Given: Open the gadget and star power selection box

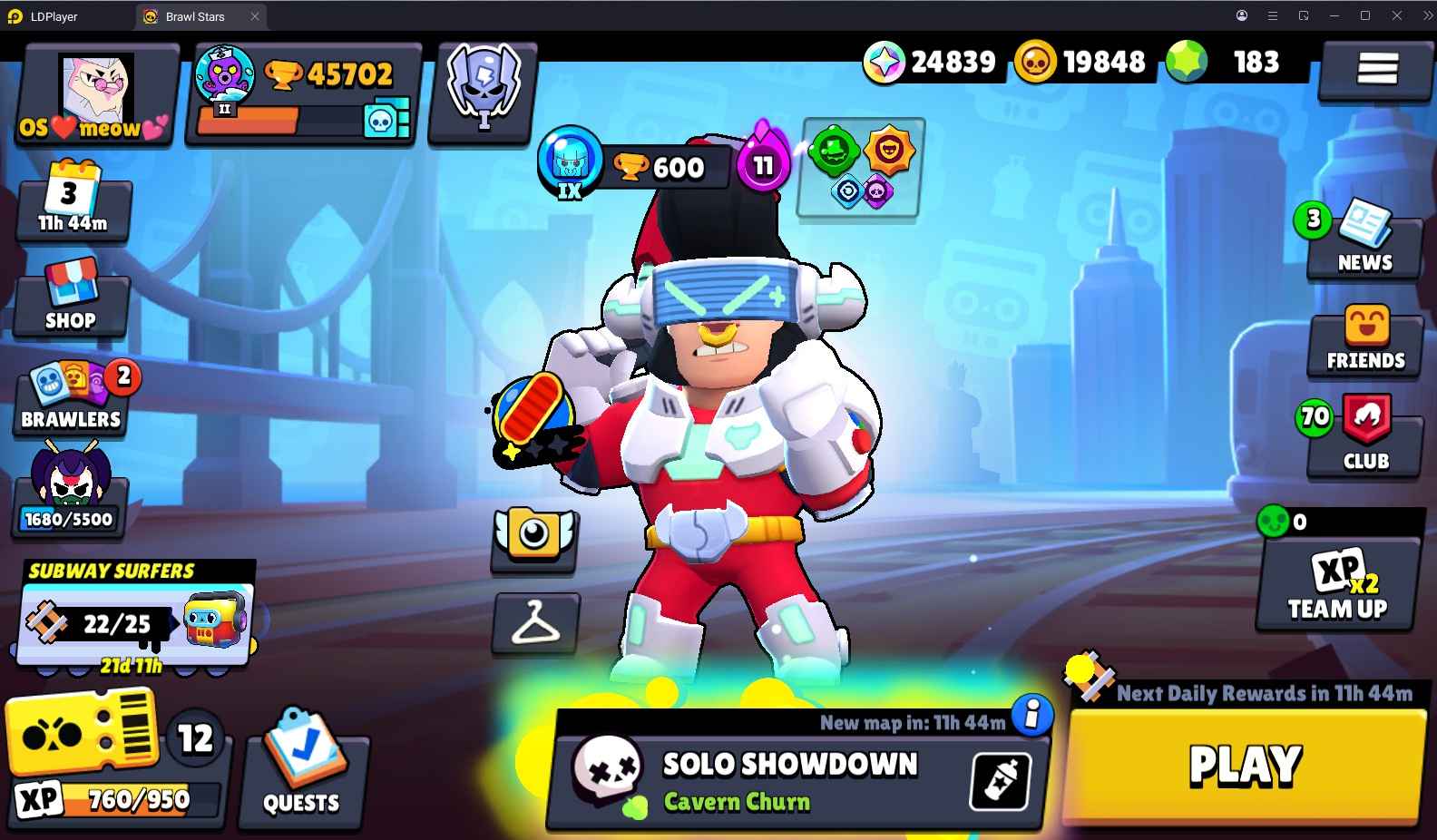Looking at the screenshot, I should [858, 171].
